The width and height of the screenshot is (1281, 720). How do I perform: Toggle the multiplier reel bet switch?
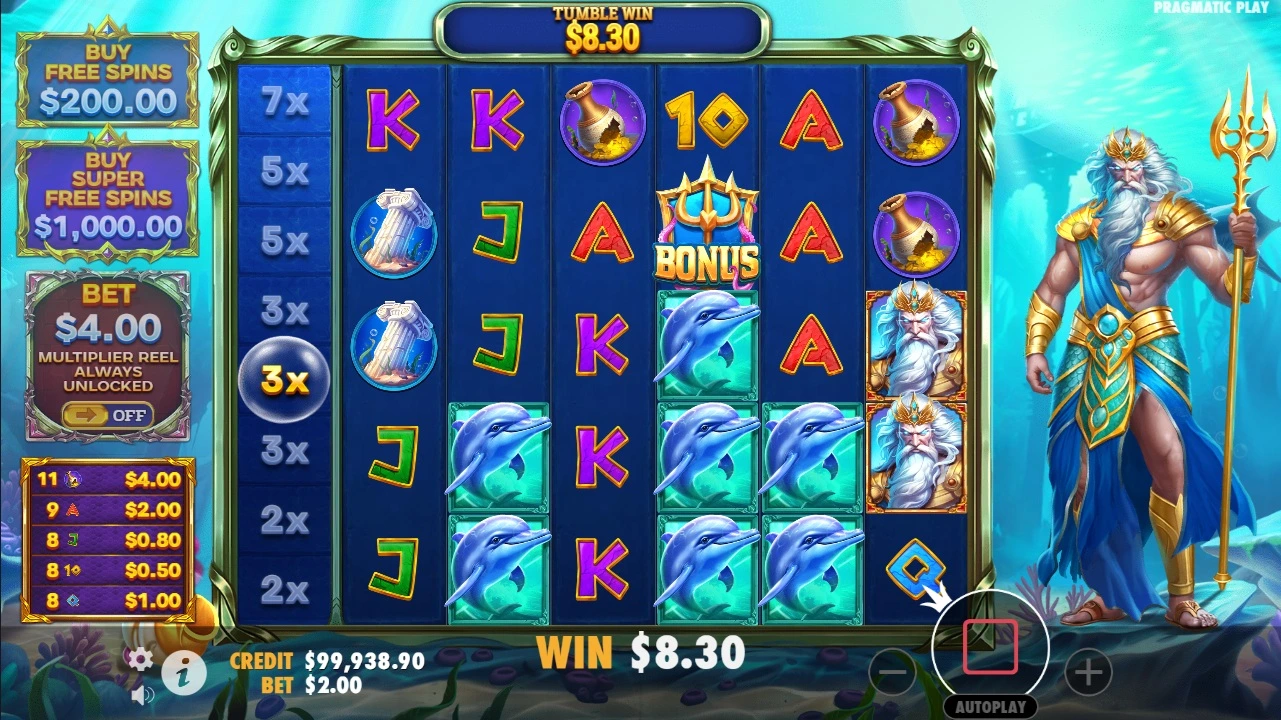coord(108,415)
